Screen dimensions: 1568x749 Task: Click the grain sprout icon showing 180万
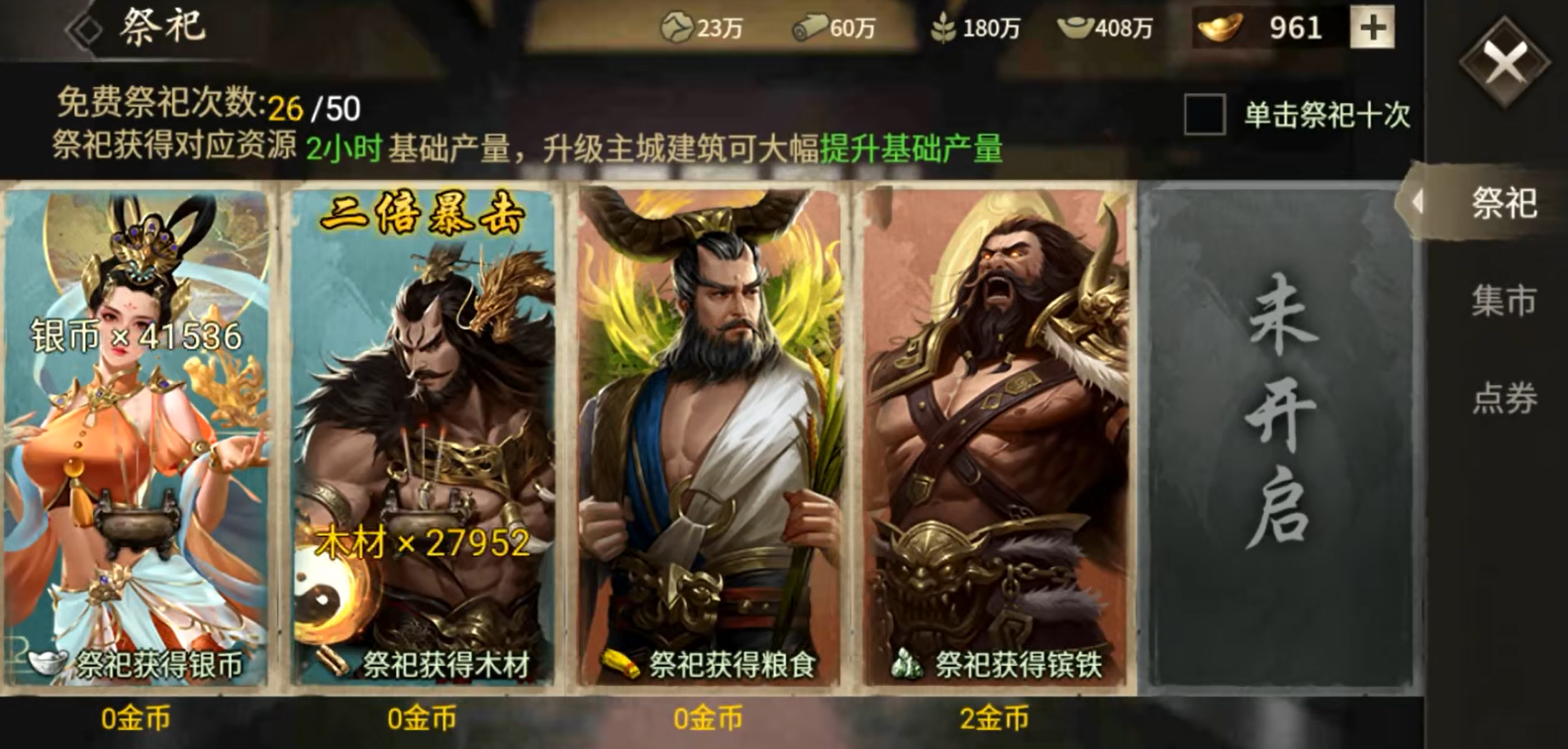pyautogui.click(x=946, y=29)
